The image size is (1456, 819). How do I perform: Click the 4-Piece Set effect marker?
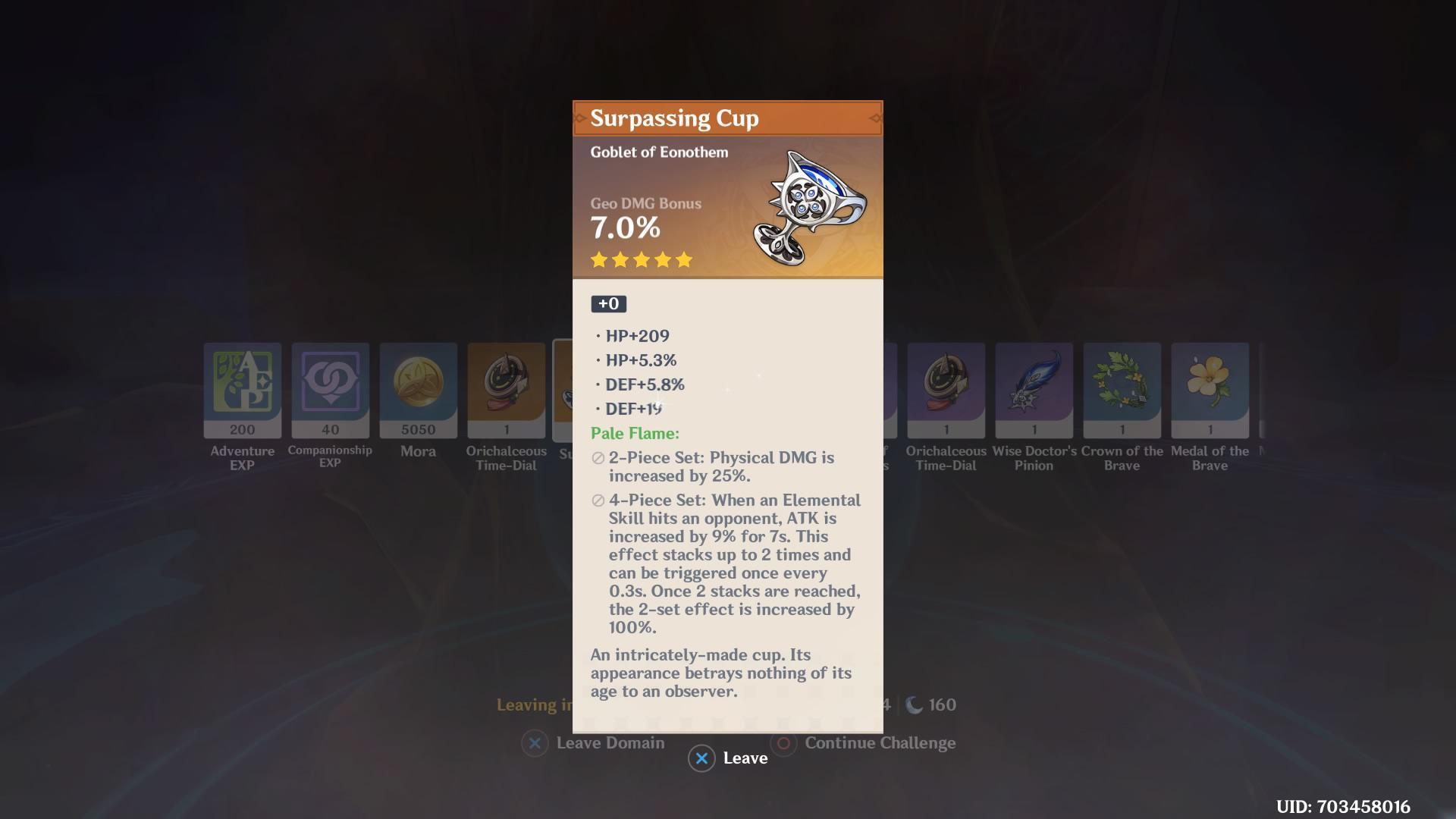click(x=598, y=500)
